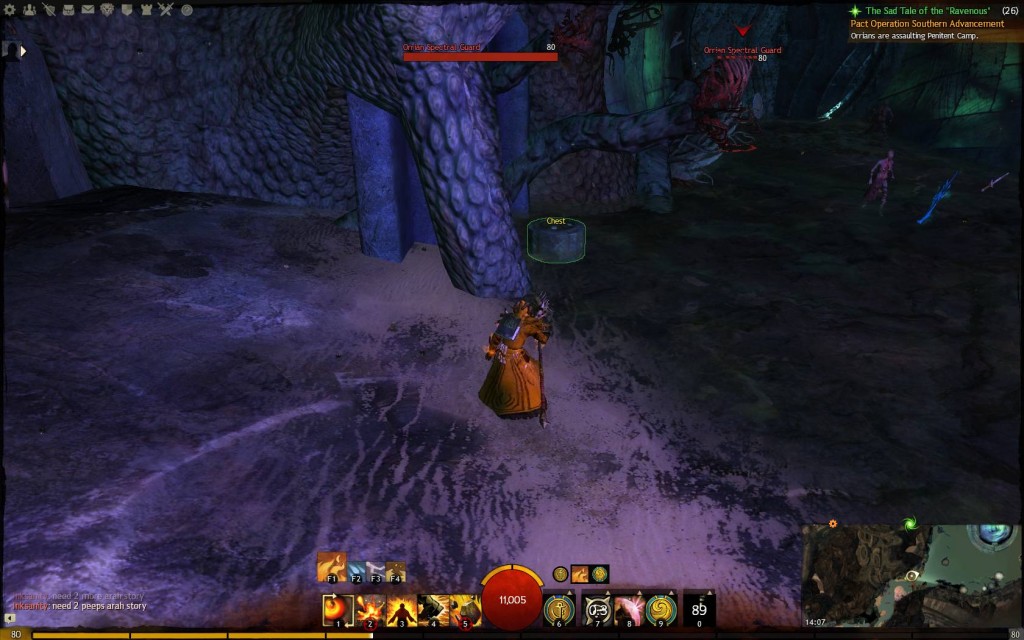Open the mail envelope icon
Viewport: 1024px width, 640px height.
click(x=86, y=10)
